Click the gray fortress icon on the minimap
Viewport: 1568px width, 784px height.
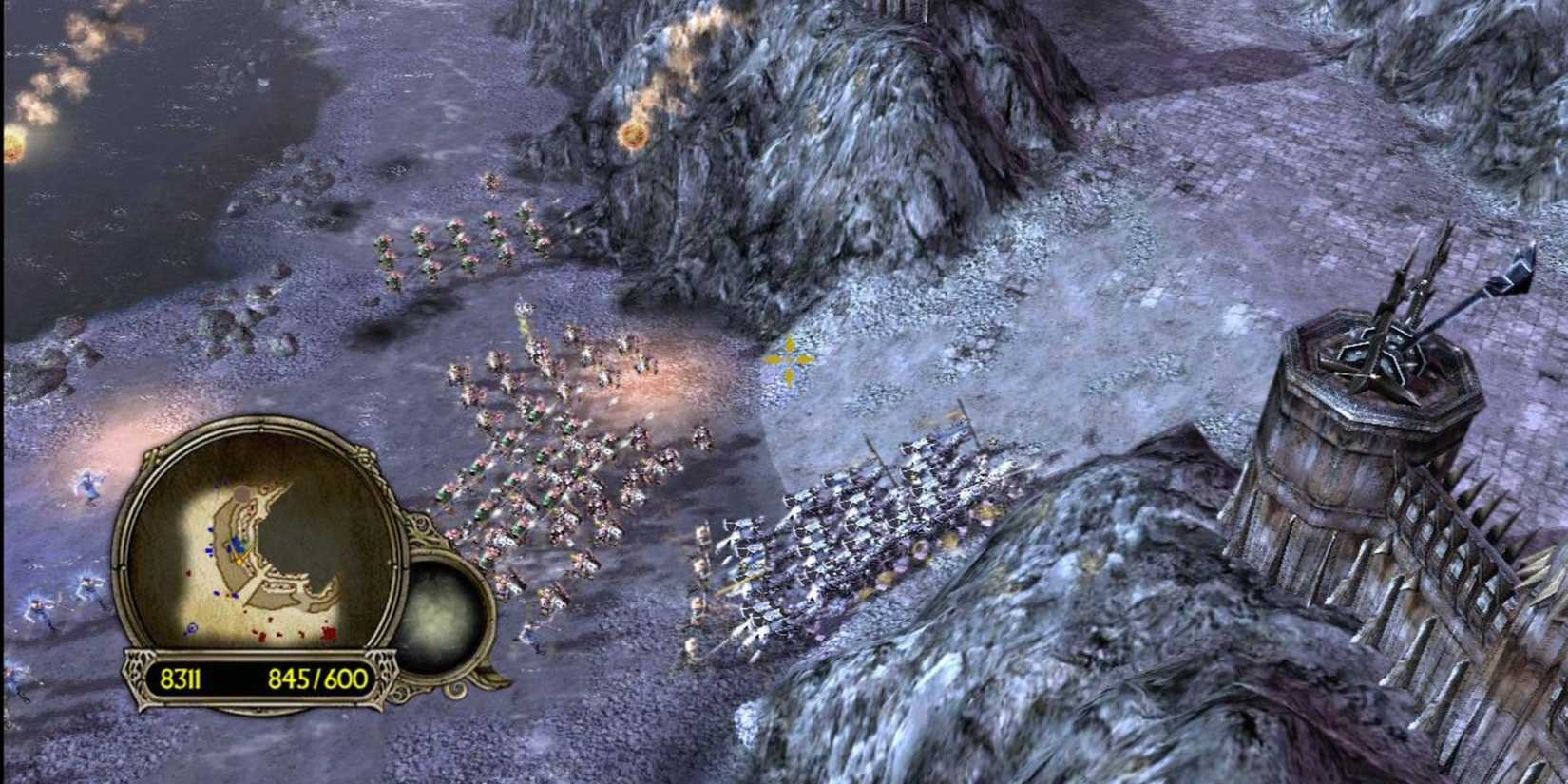tap(241, 492)
